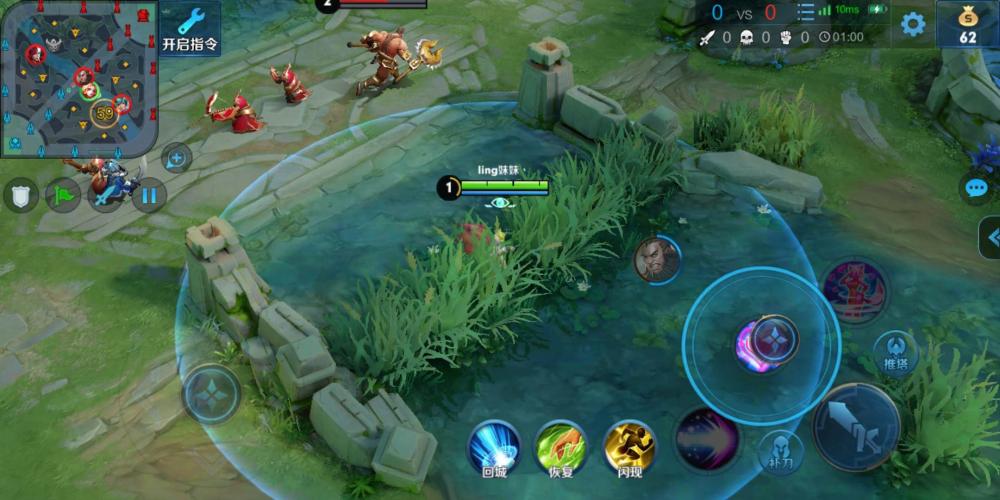Open the shop via the gold coin icon
The image size is (1000, 500).
967,24
